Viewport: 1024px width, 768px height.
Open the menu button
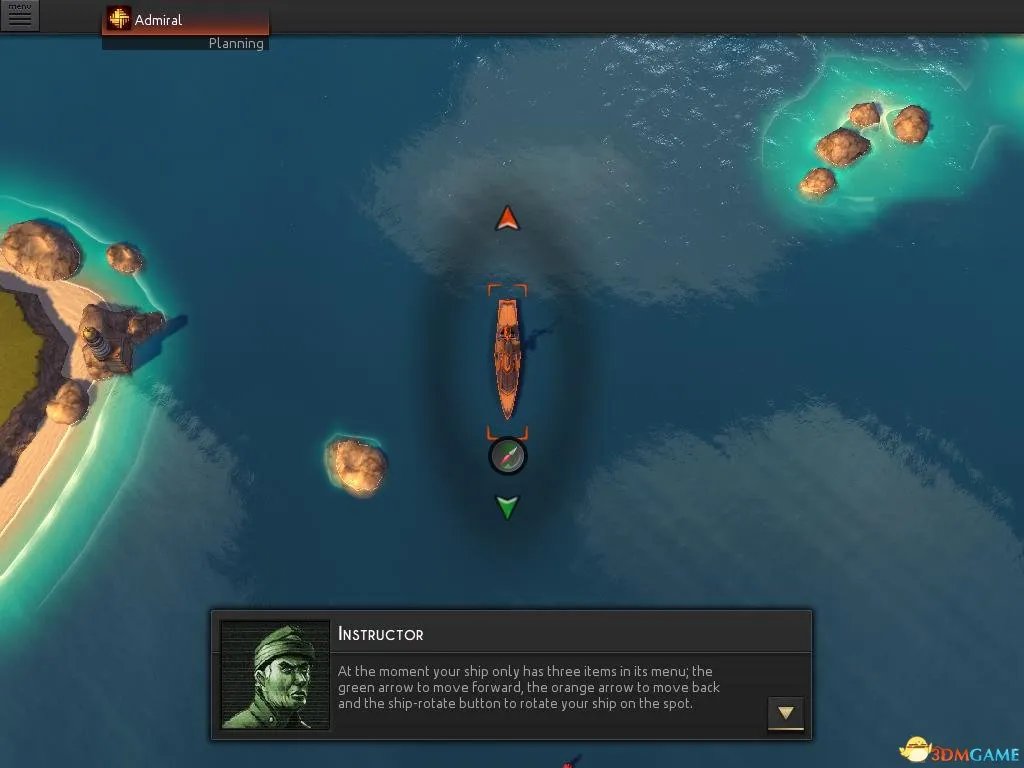(x=19, y=16)
